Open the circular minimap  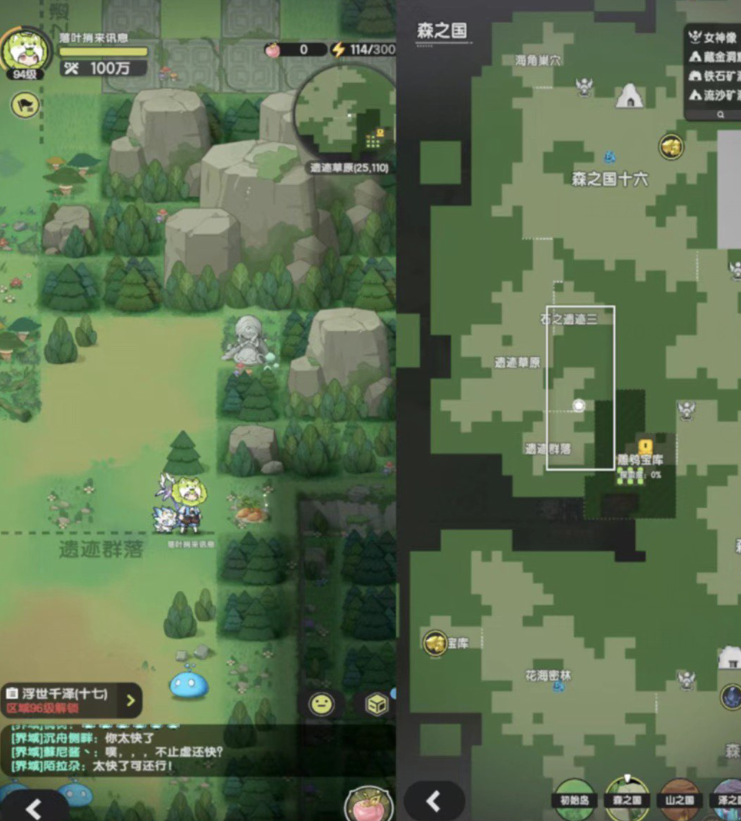341,118
